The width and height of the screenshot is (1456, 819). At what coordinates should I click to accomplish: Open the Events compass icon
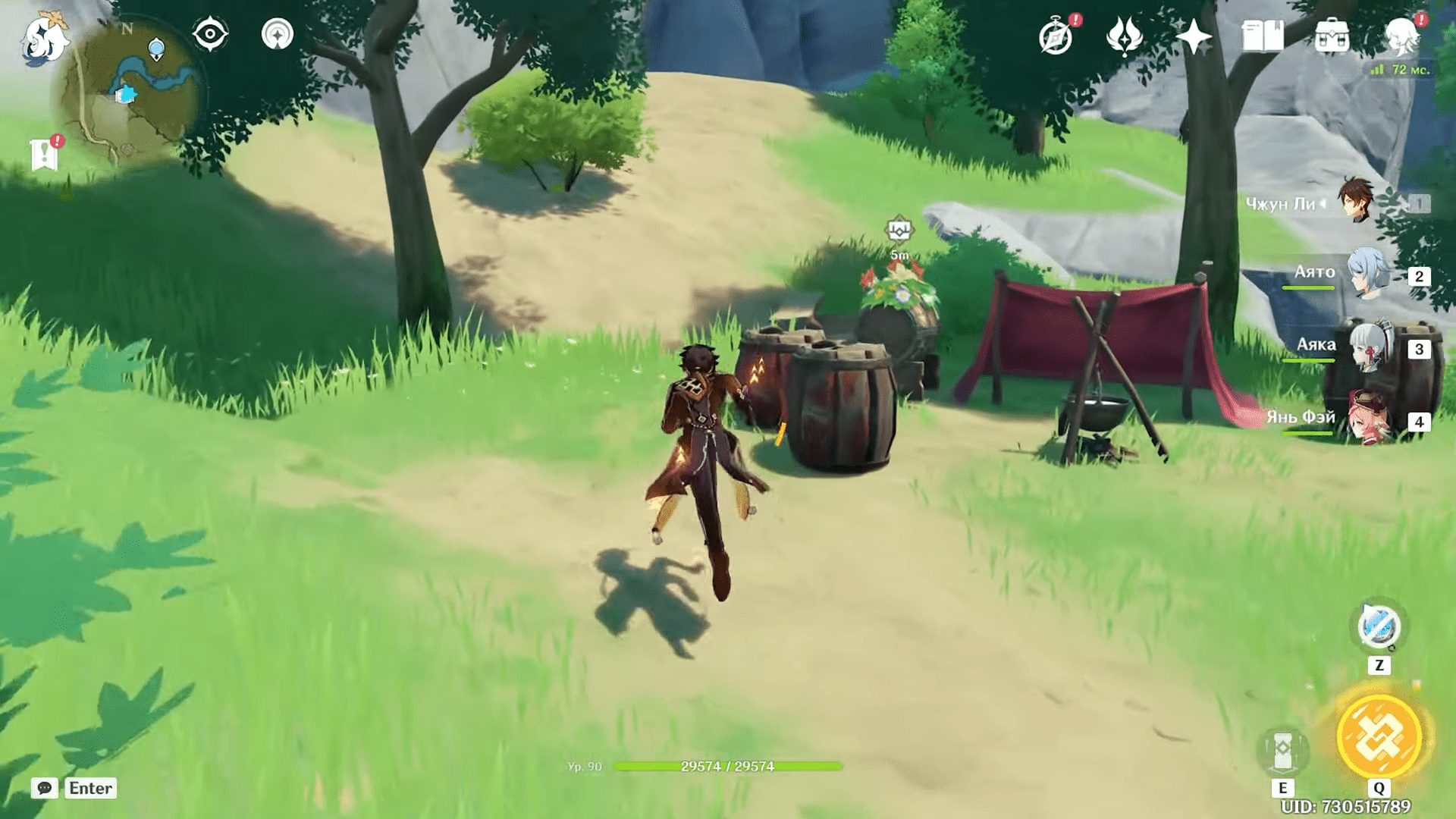click(1056, 37)
